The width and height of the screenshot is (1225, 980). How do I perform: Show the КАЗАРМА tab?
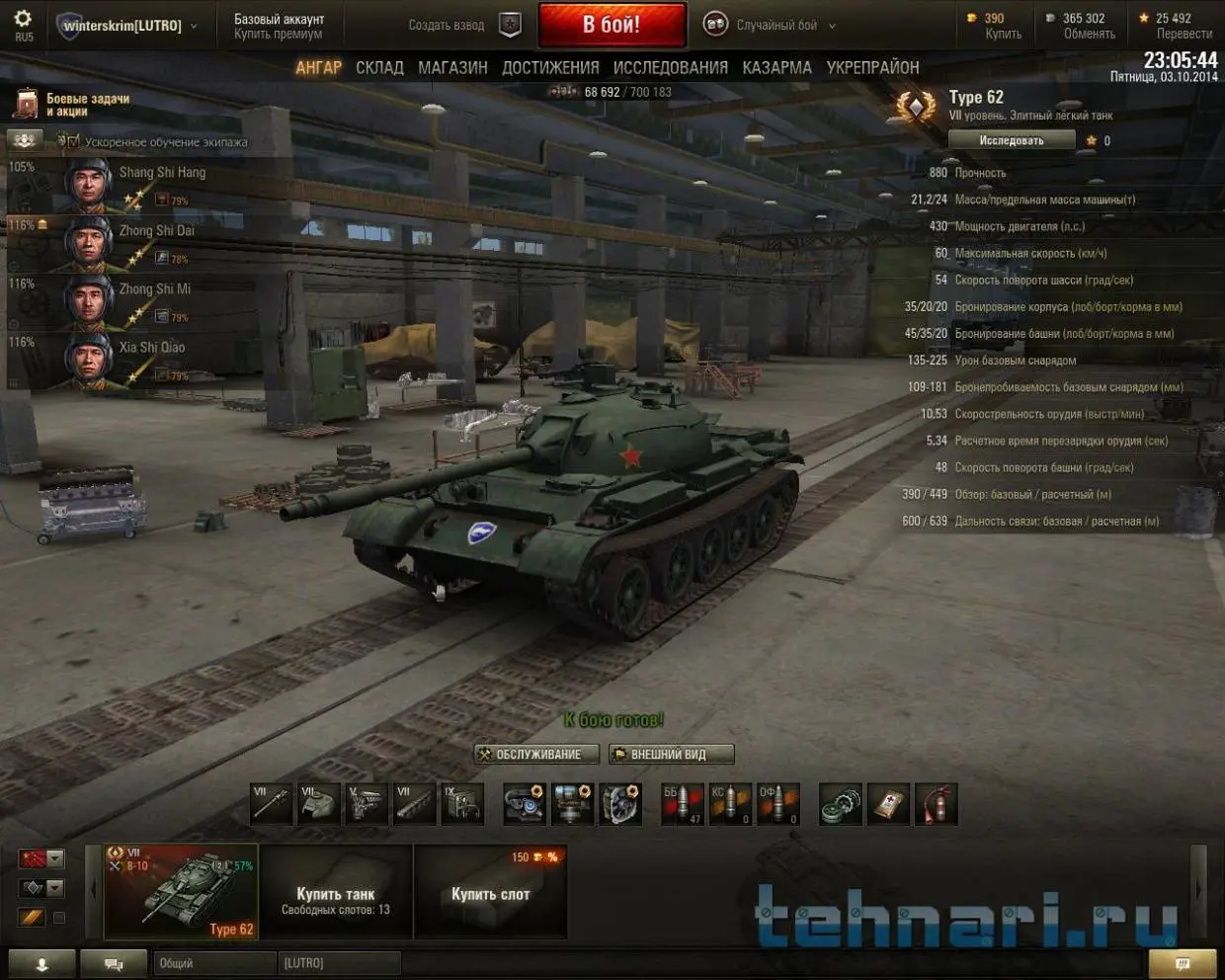coord(776,67)
